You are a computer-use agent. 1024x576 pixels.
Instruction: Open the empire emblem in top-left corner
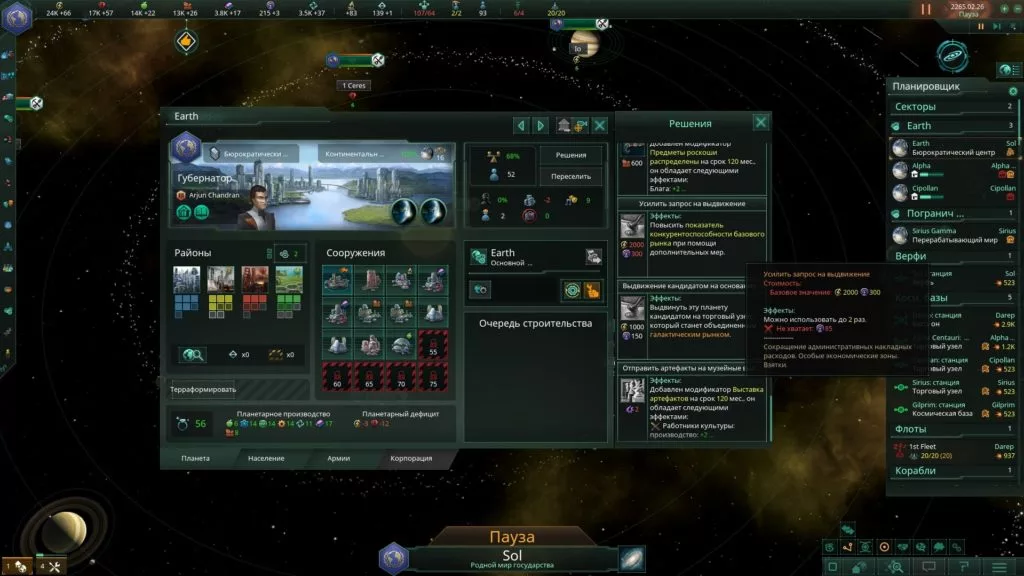(x=17, y=18)
